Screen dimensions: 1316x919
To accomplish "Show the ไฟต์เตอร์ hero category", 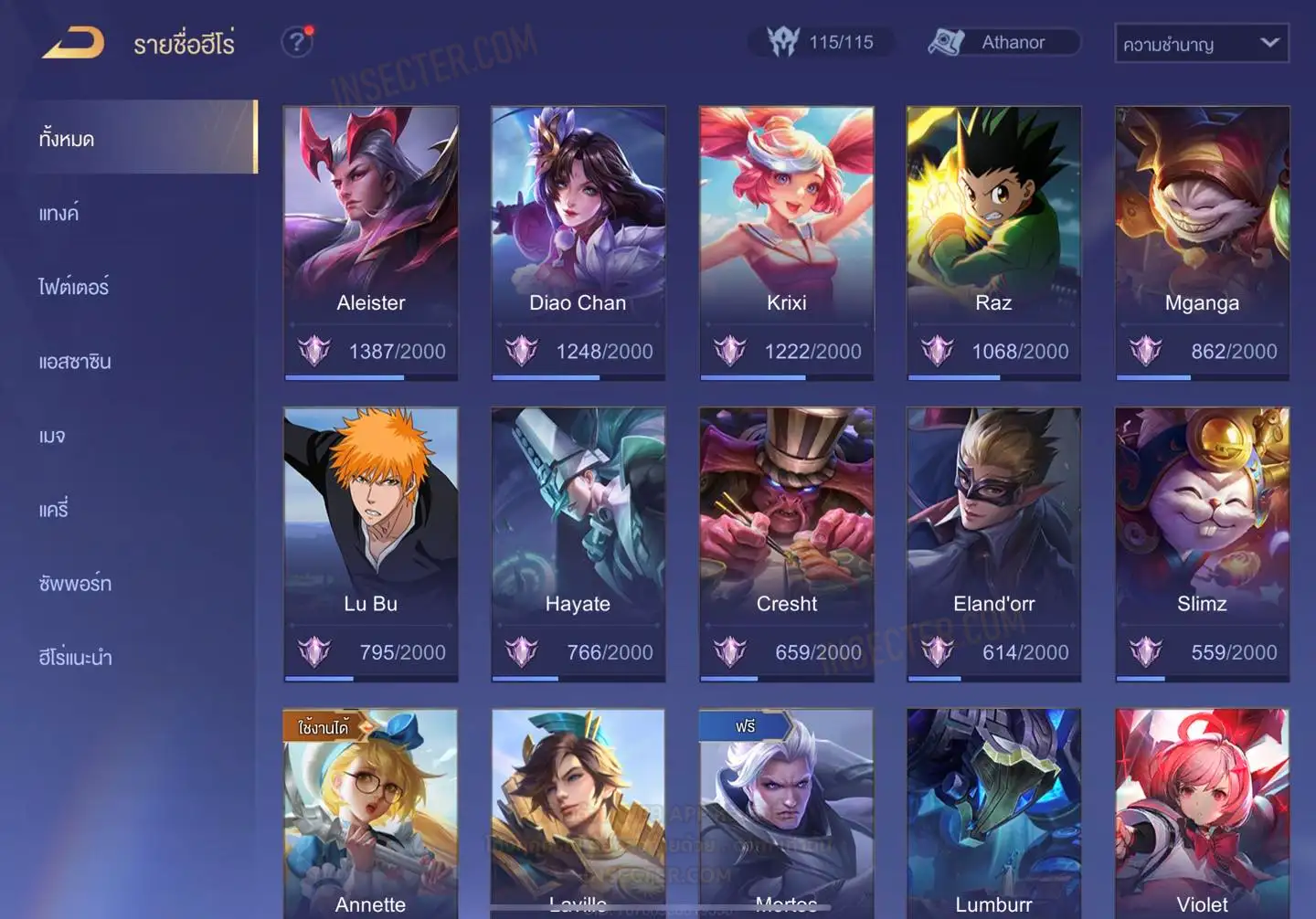I will coord(73,287).
